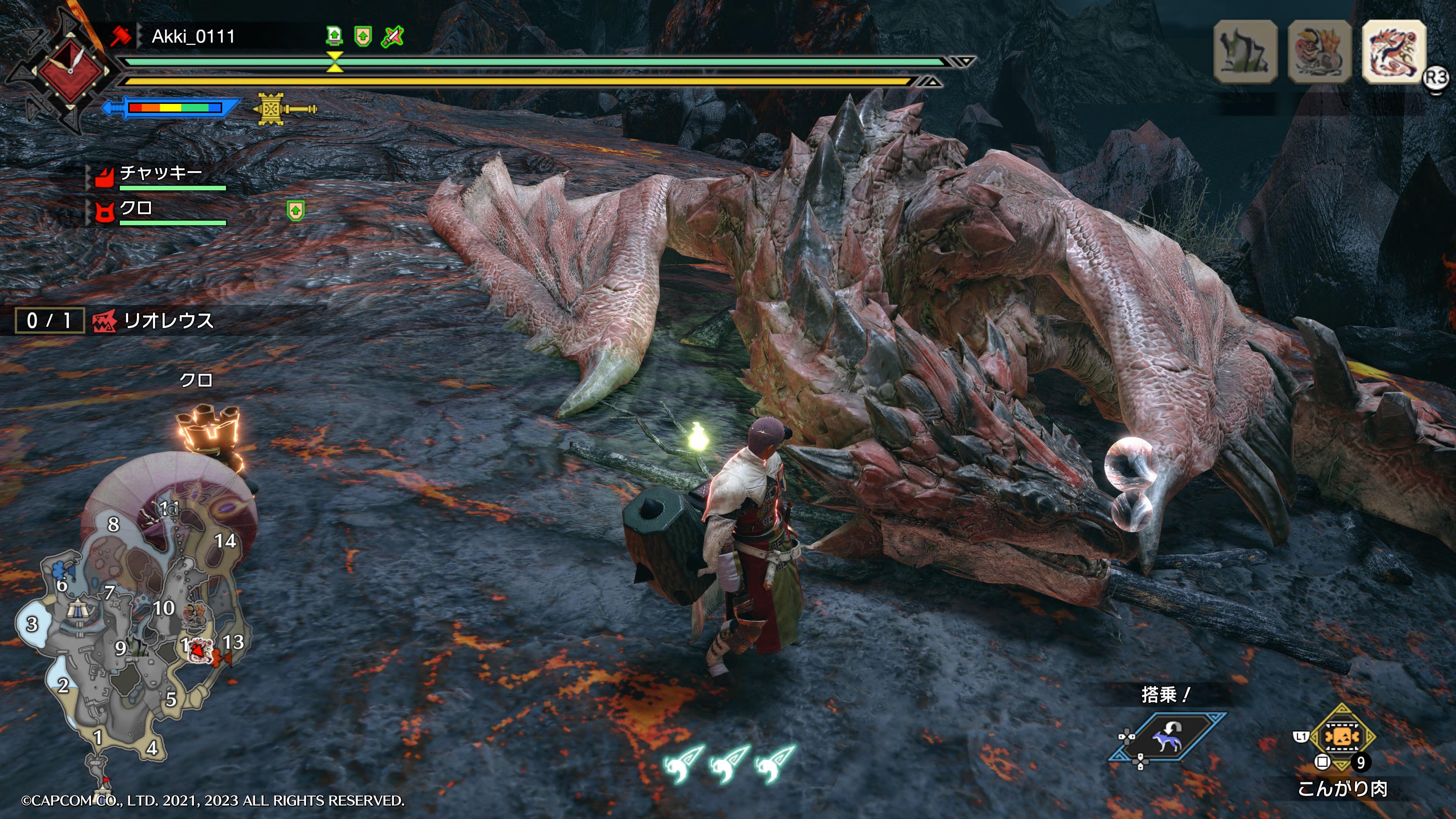1456x819 pixels.
Task: Select the Rathalos target icon
Action: 1394,52
